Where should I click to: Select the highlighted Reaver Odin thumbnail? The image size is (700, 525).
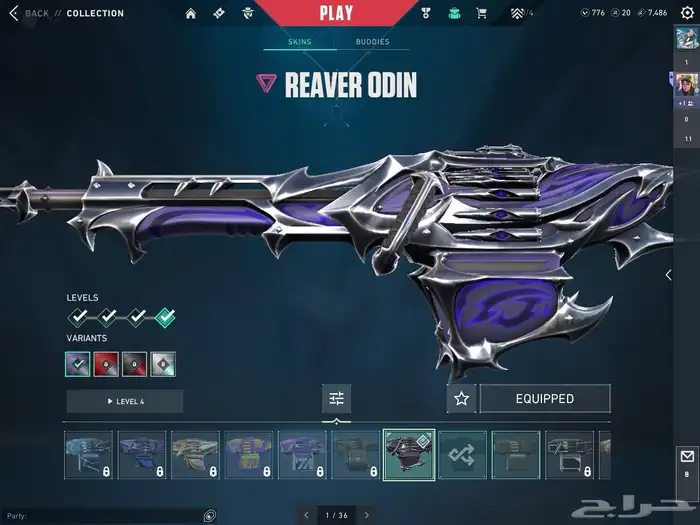point(408,455)
